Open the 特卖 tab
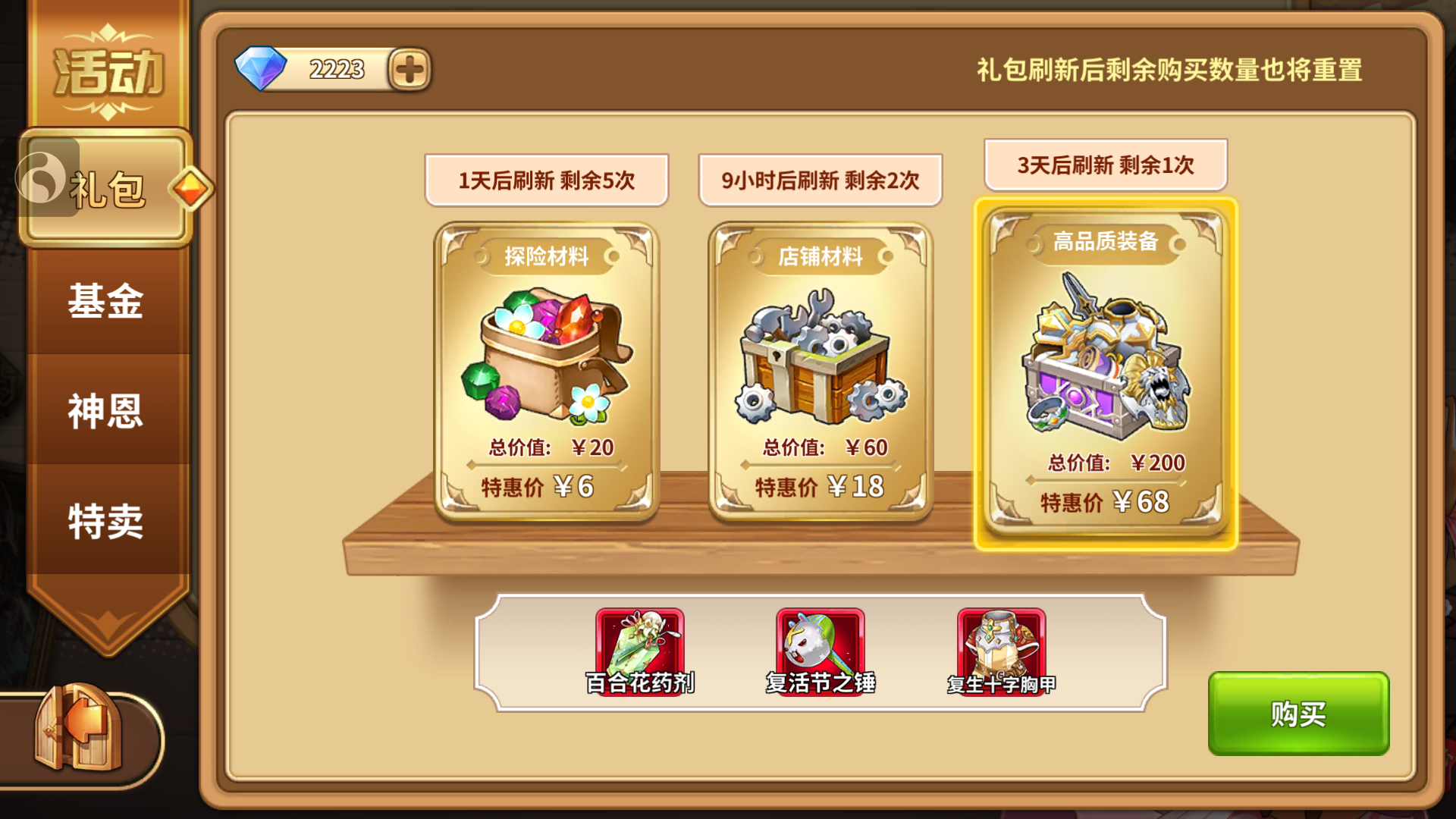Image resolution: width=1456 pixels, height=819 pixels. click(x=106, y=521)
